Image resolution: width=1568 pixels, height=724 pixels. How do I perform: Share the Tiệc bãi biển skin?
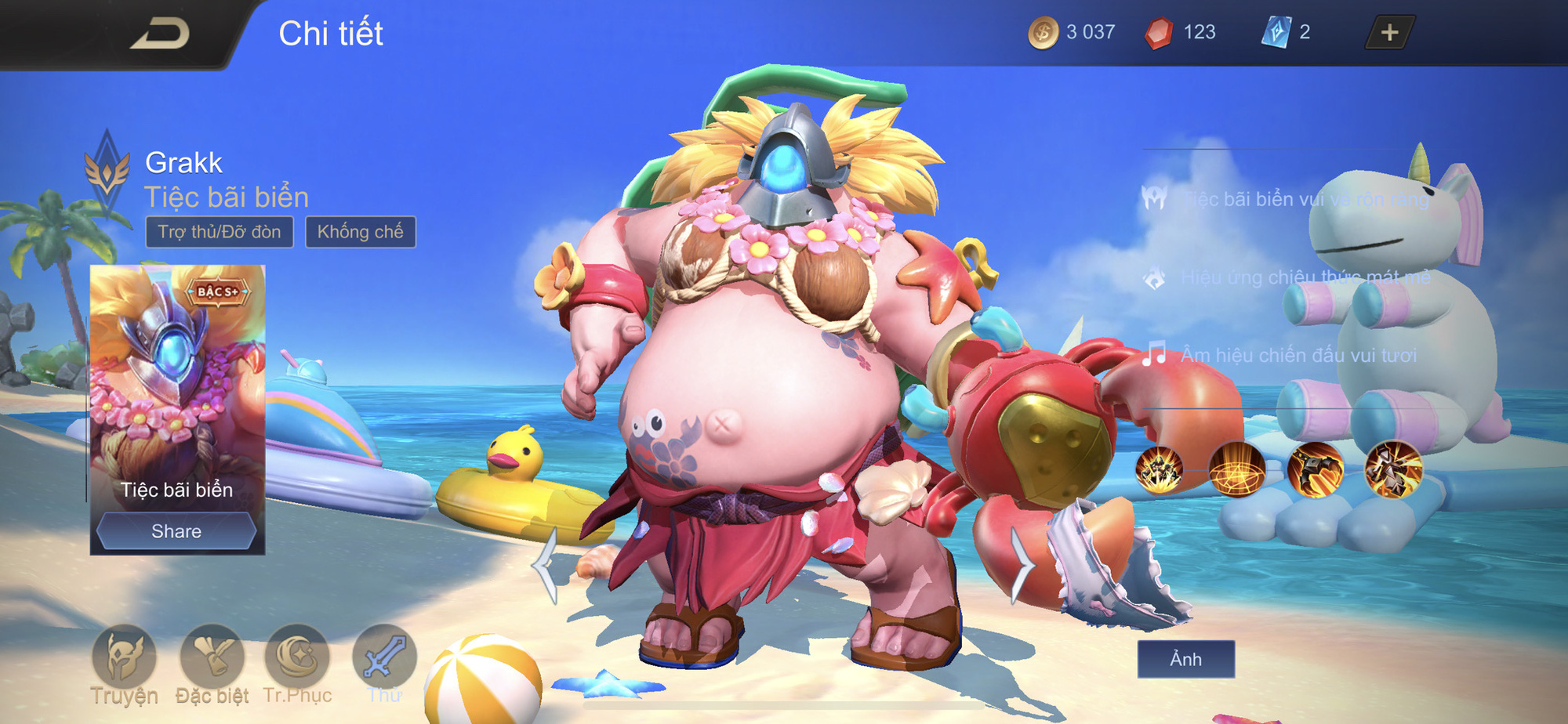coord(176,531)
